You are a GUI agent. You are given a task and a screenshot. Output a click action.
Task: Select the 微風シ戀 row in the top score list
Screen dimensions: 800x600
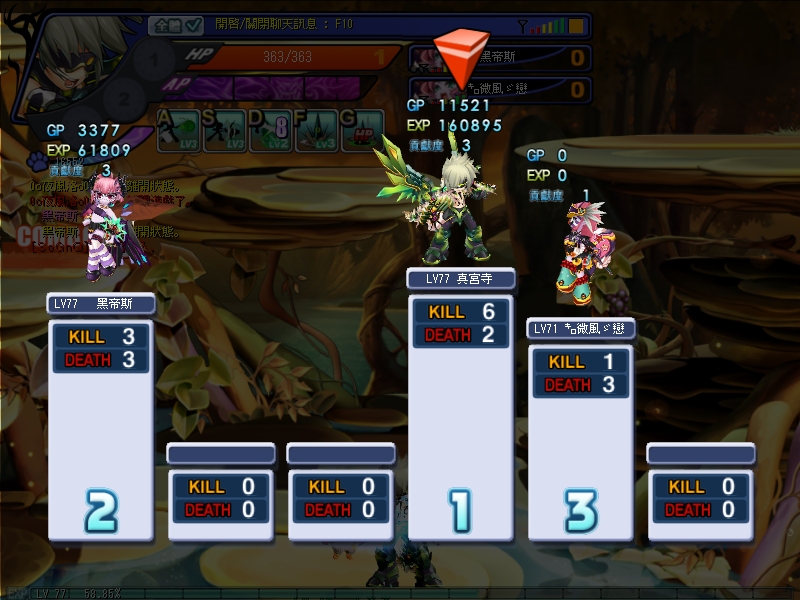click(500, 89)
